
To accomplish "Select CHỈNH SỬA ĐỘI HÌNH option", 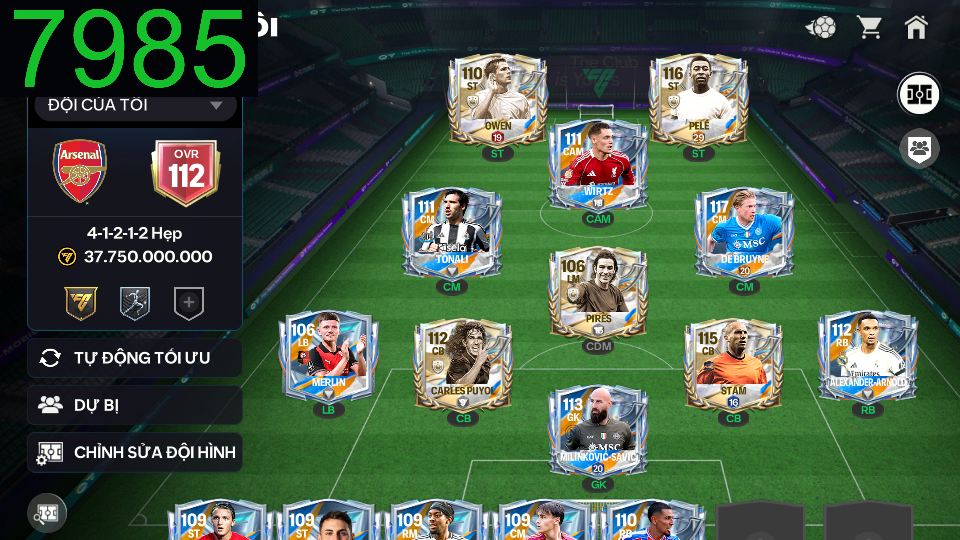I will [x=135, y=452].
